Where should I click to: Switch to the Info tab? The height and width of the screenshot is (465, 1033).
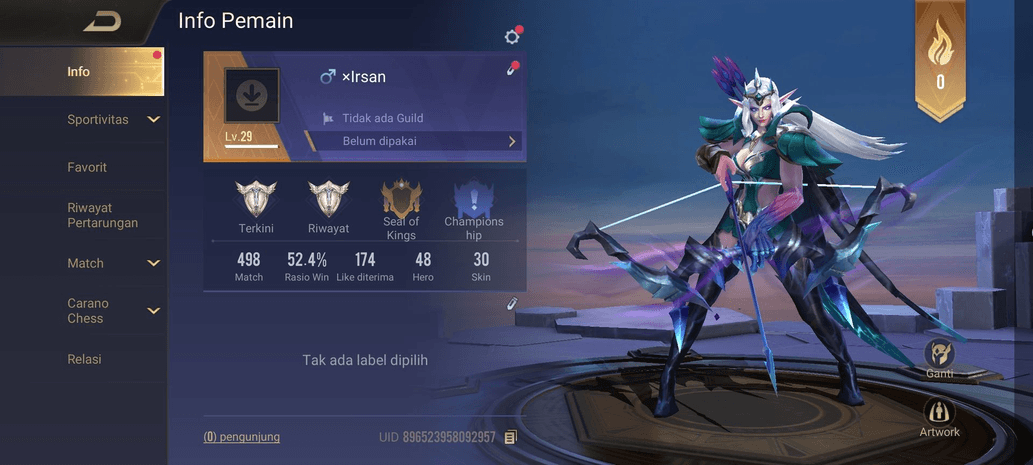pyautogui.click(x=79, y=72)
